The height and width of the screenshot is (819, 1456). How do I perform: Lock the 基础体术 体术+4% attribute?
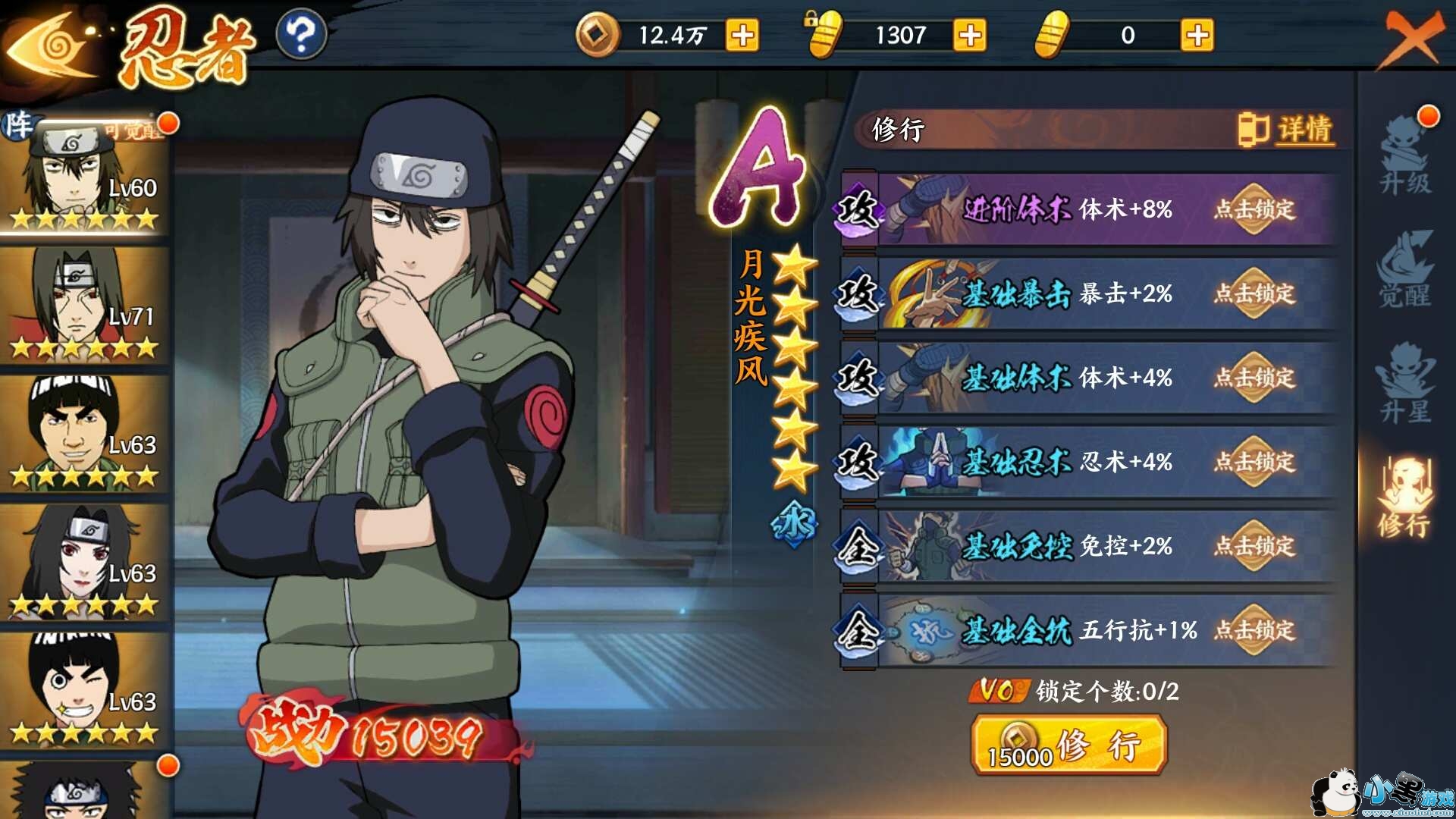pos(1254,378)
